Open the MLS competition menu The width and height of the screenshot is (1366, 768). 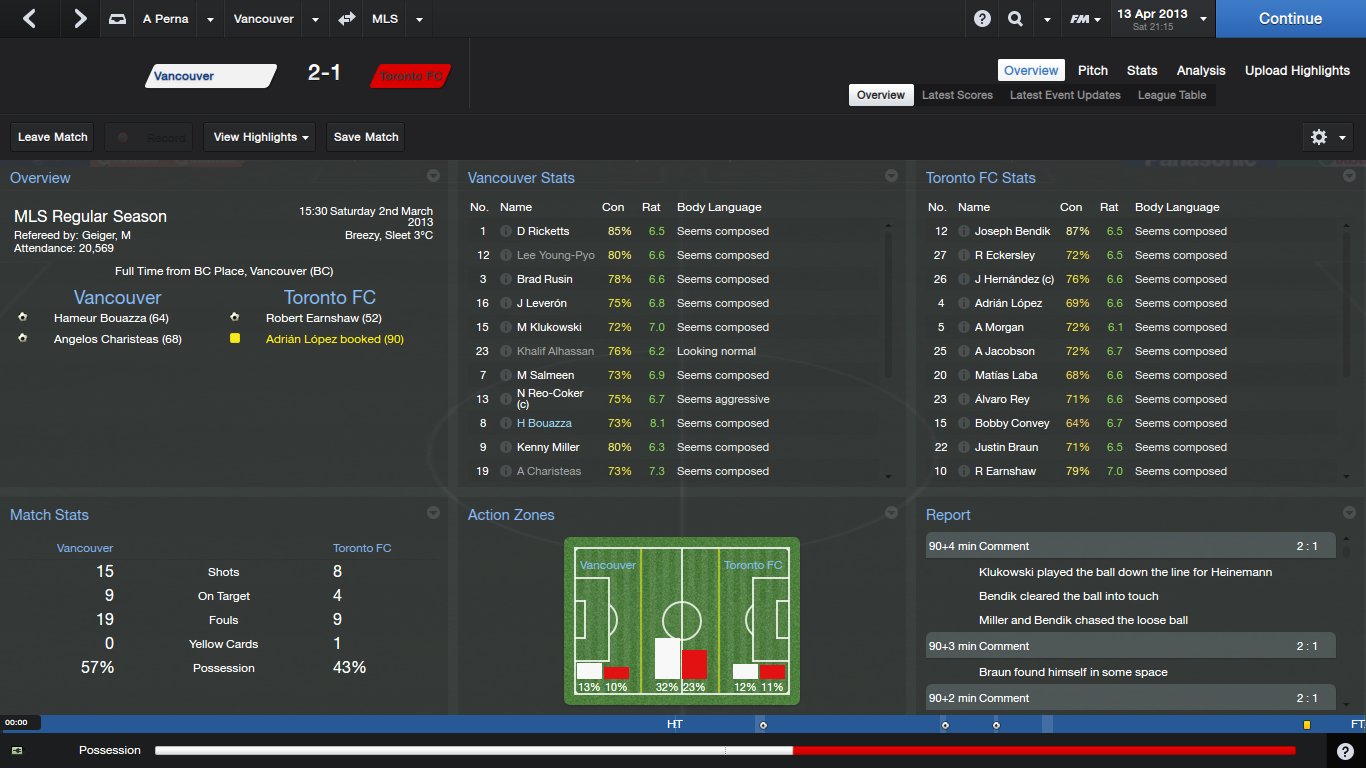[x=384, y=19]
